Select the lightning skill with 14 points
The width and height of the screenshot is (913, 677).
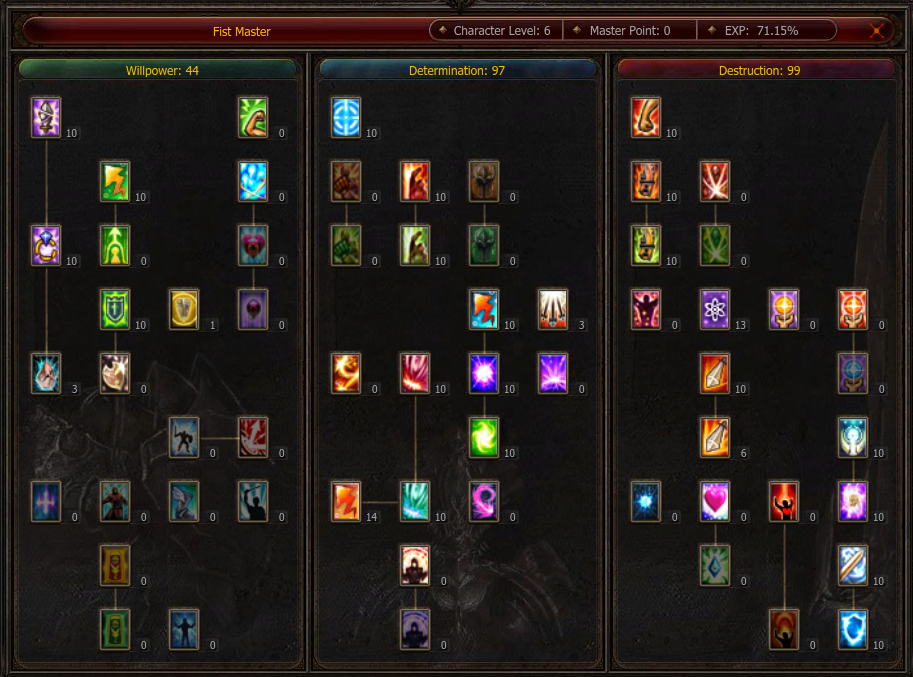[346, 501]
